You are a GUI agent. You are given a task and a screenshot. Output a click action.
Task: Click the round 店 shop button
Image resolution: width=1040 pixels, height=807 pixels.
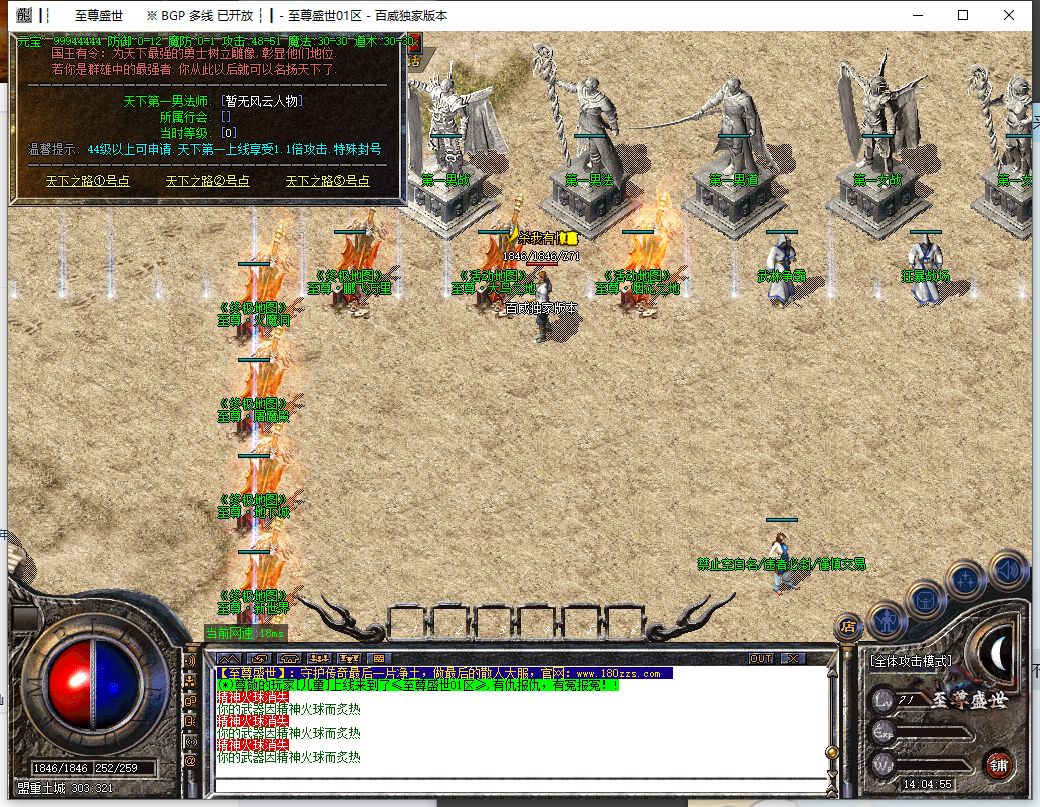click(x=848, y=627)
